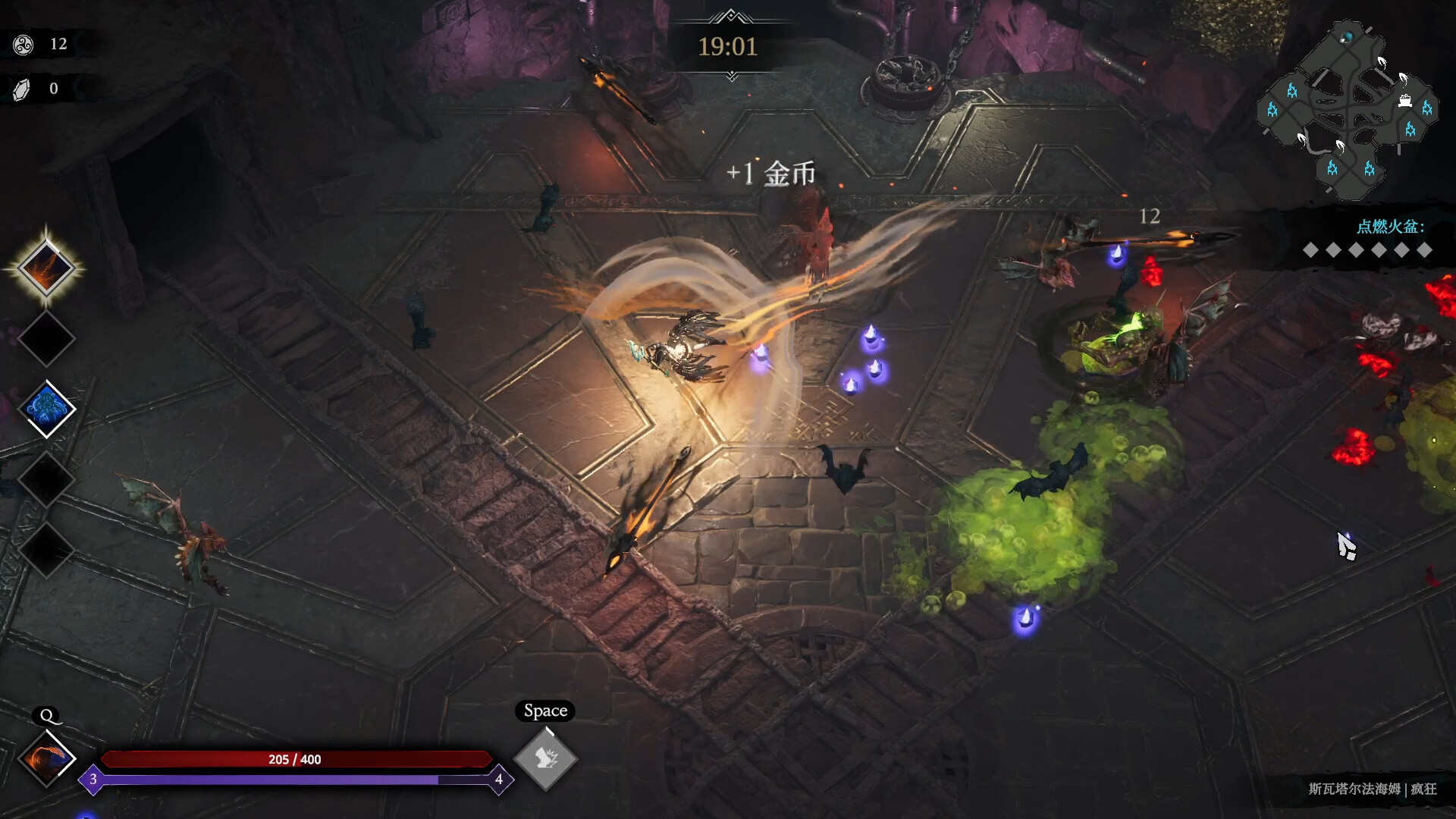Select the glowing fire skill diamond icon
Image resolution: width=1456 pixels, height=819 pixels.
(47, 267)
